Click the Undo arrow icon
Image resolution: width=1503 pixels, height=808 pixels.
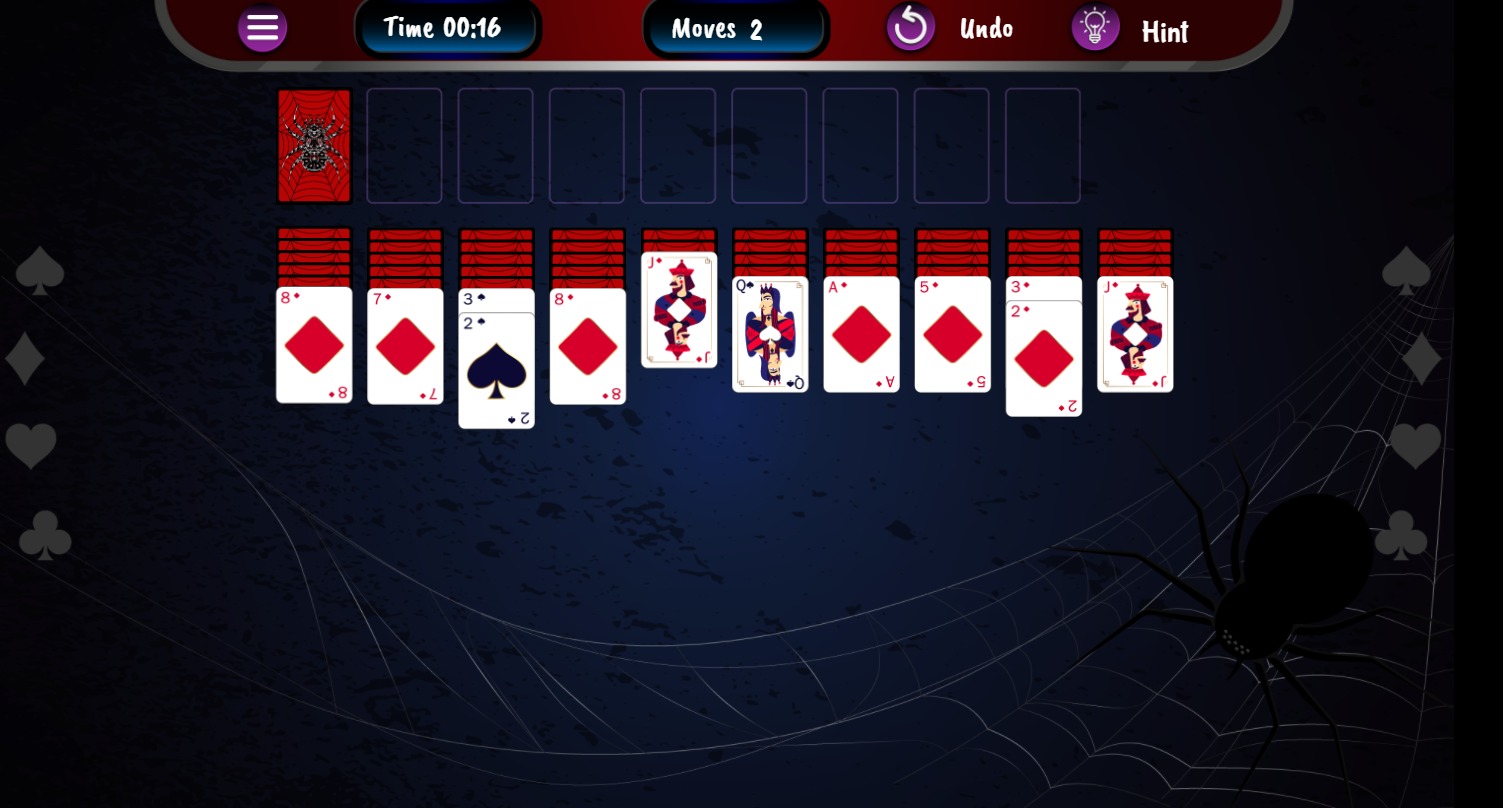coord(910,26)
